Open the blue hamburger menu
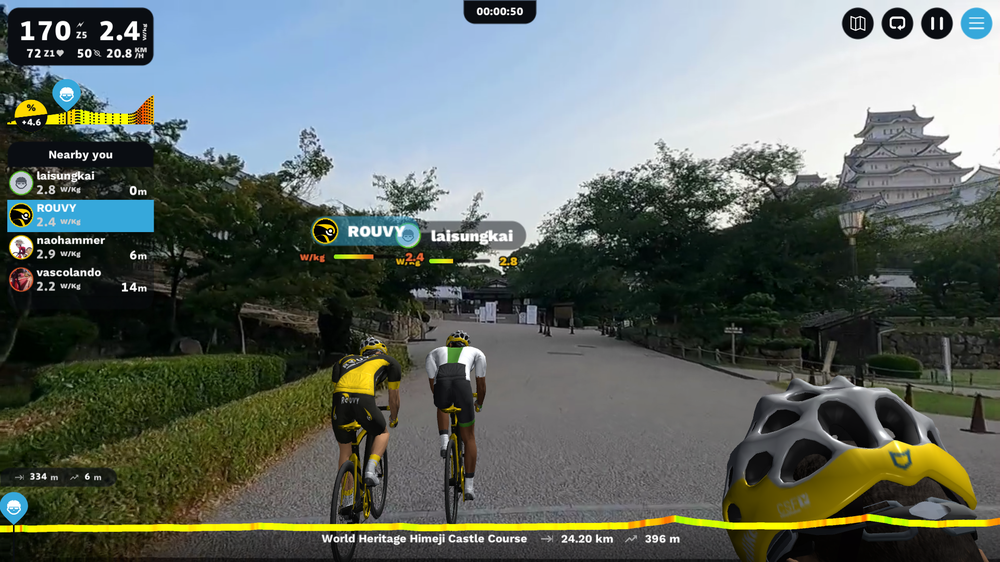 click(x=976, y=23)
